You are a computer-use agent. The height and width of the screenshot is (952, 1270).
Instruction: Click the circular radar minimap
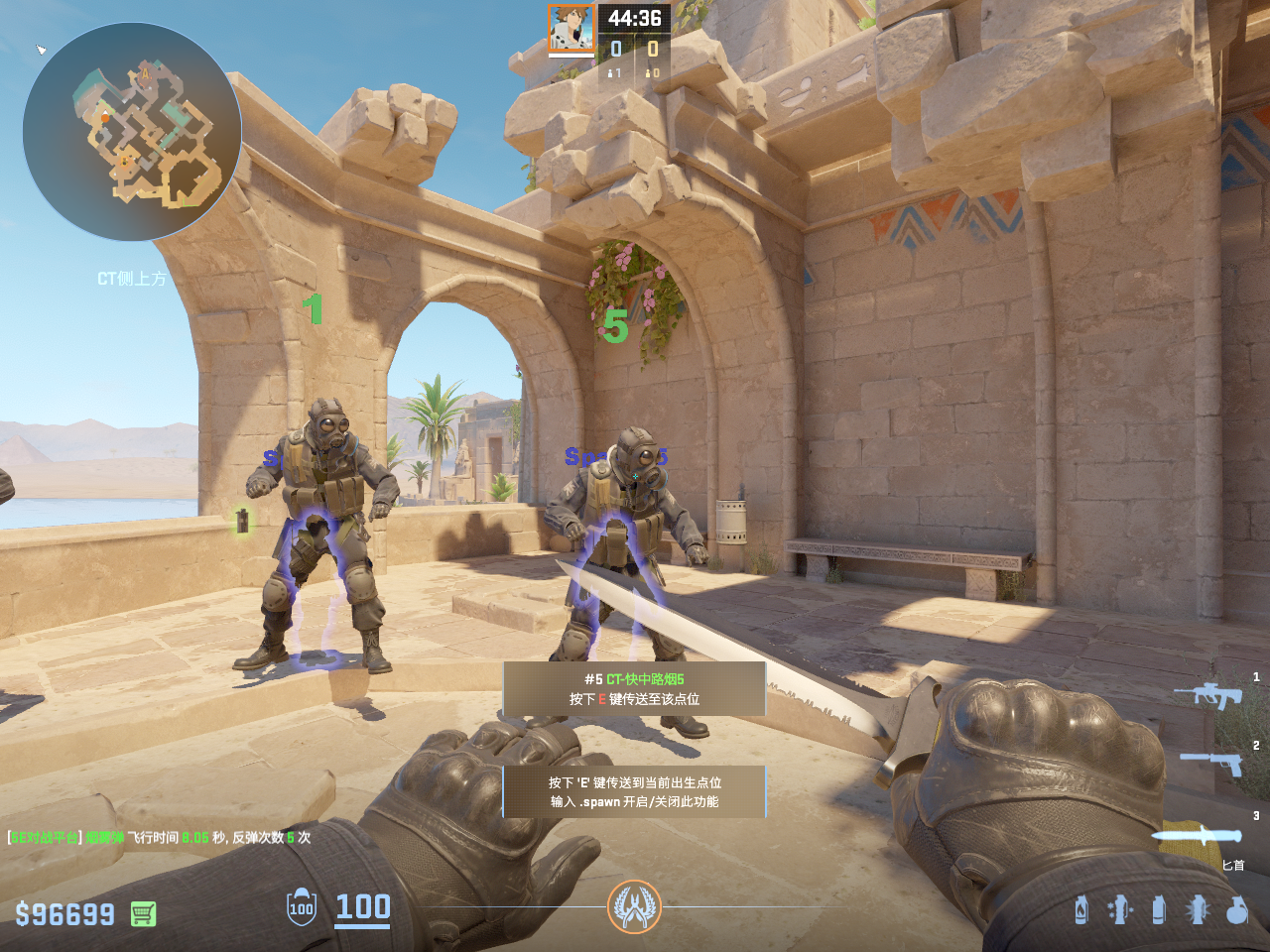point(132,132)
